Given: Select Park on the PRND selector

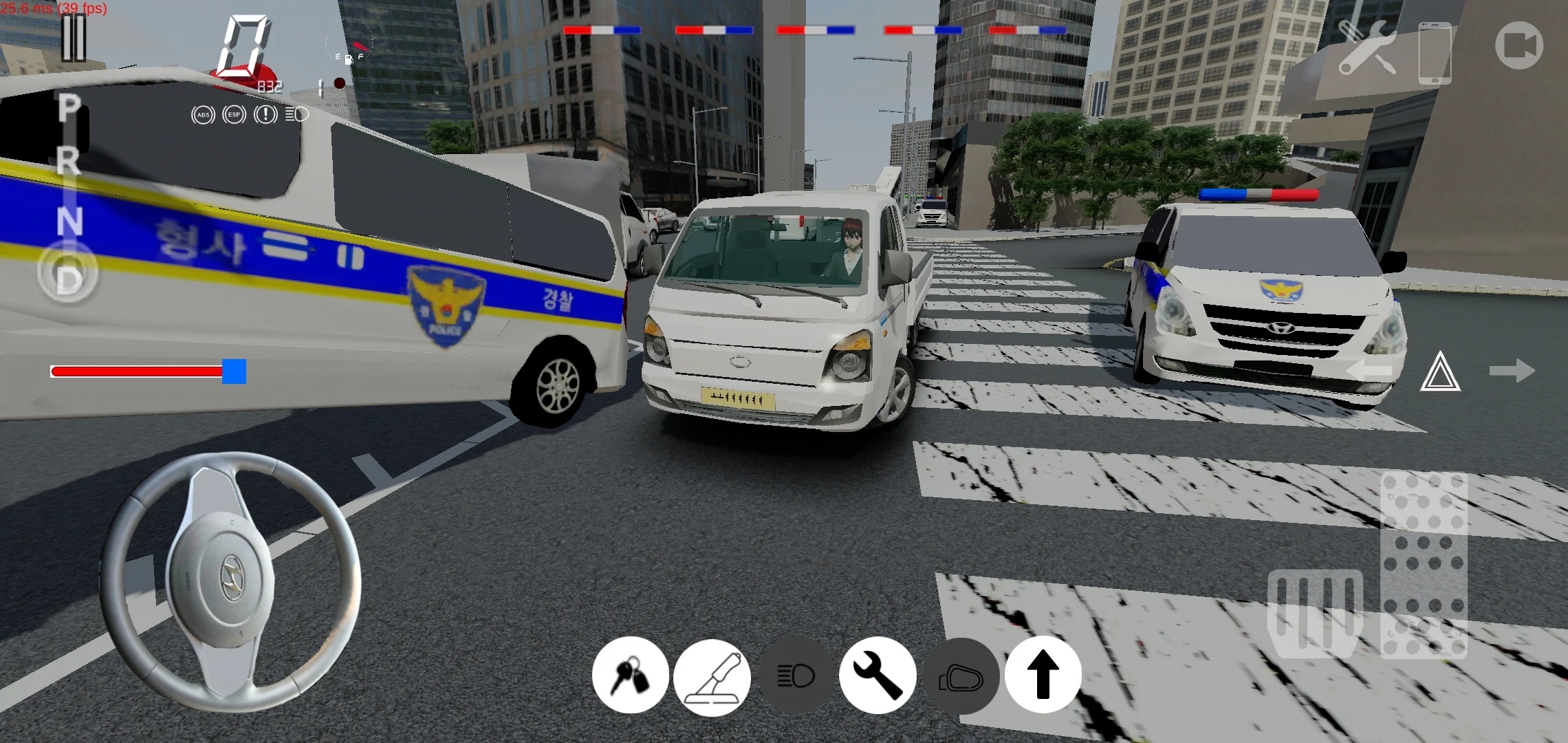Looking at the screenshot, I should point(67,108).
